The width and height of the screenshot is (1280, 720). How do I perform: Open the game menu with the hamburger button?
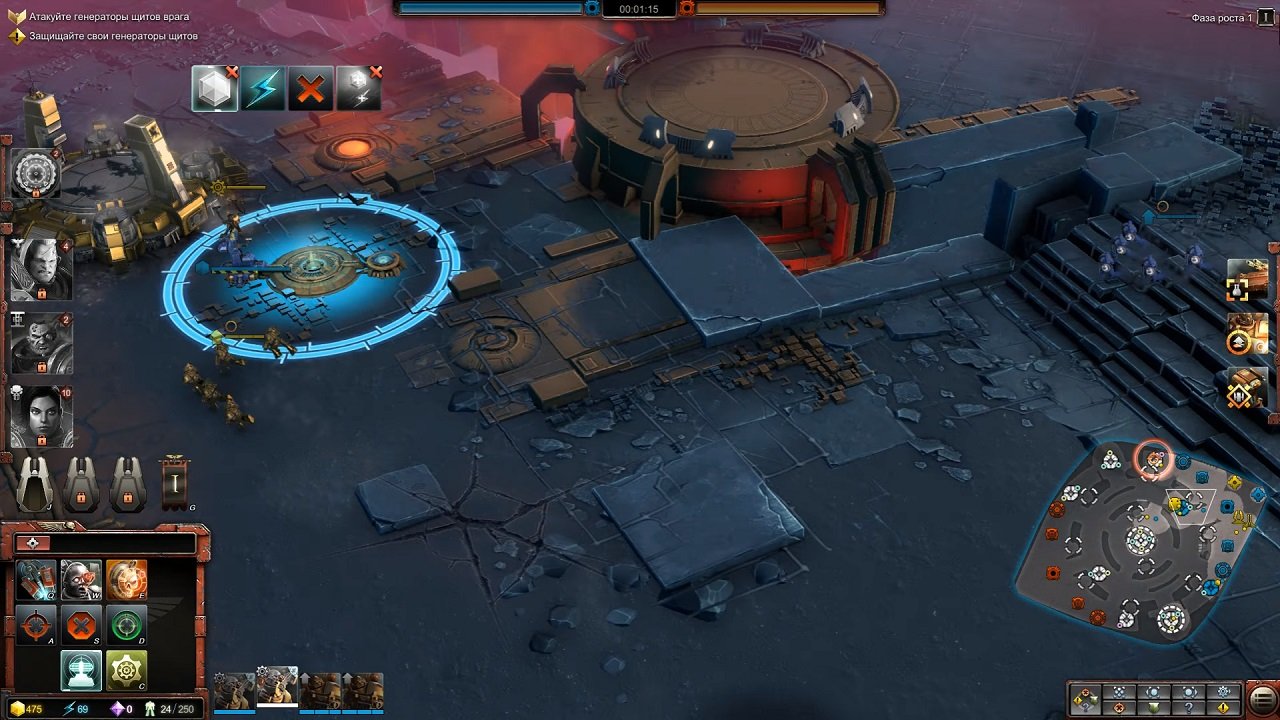(1258, 700)
